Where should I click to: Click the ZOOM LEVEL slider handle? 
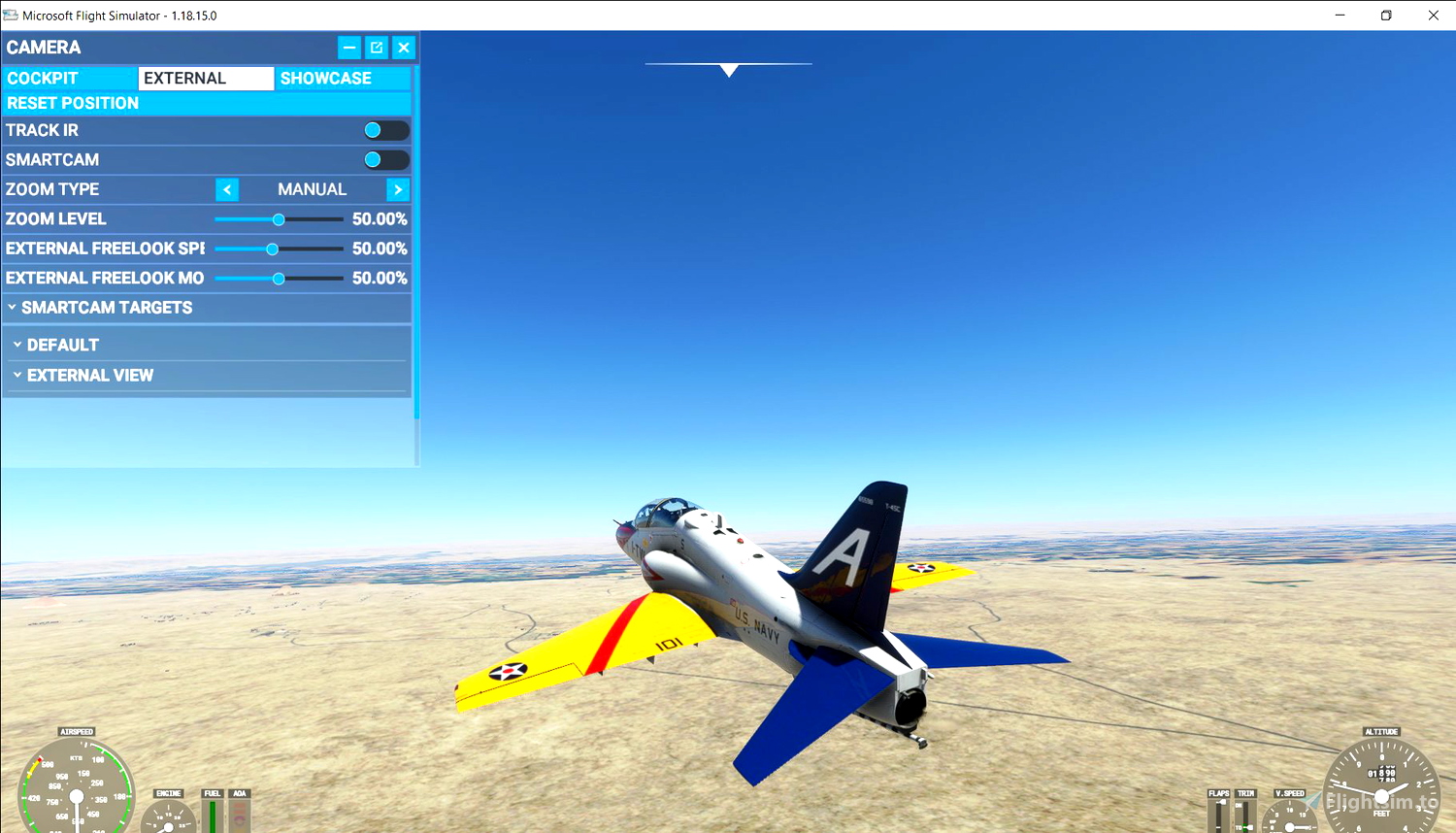pos(279,219)
